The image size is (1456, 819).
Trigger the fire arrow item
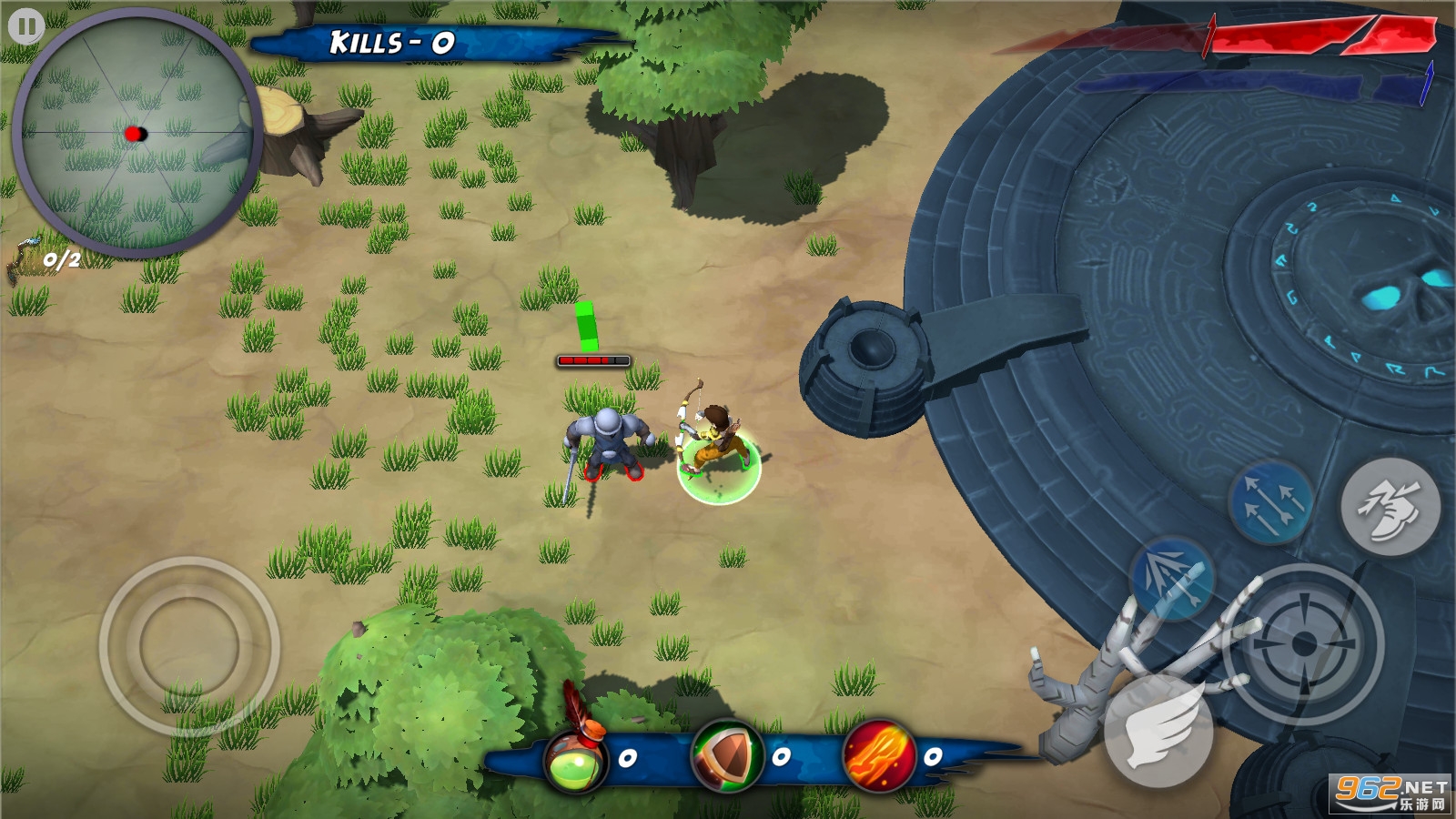point(878,756)
